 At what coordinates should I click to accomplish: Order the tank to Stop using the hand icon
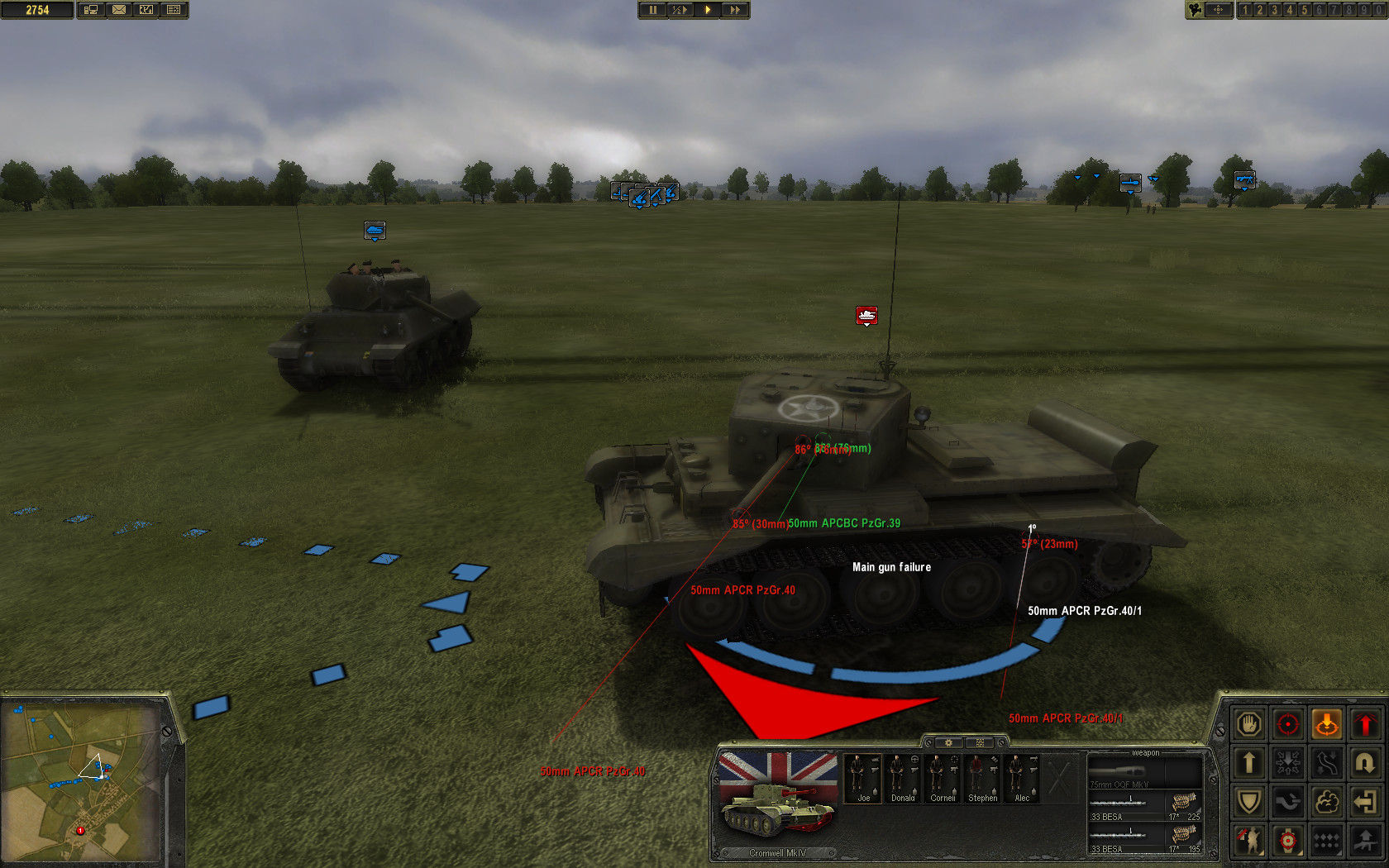coord(1249,723)
